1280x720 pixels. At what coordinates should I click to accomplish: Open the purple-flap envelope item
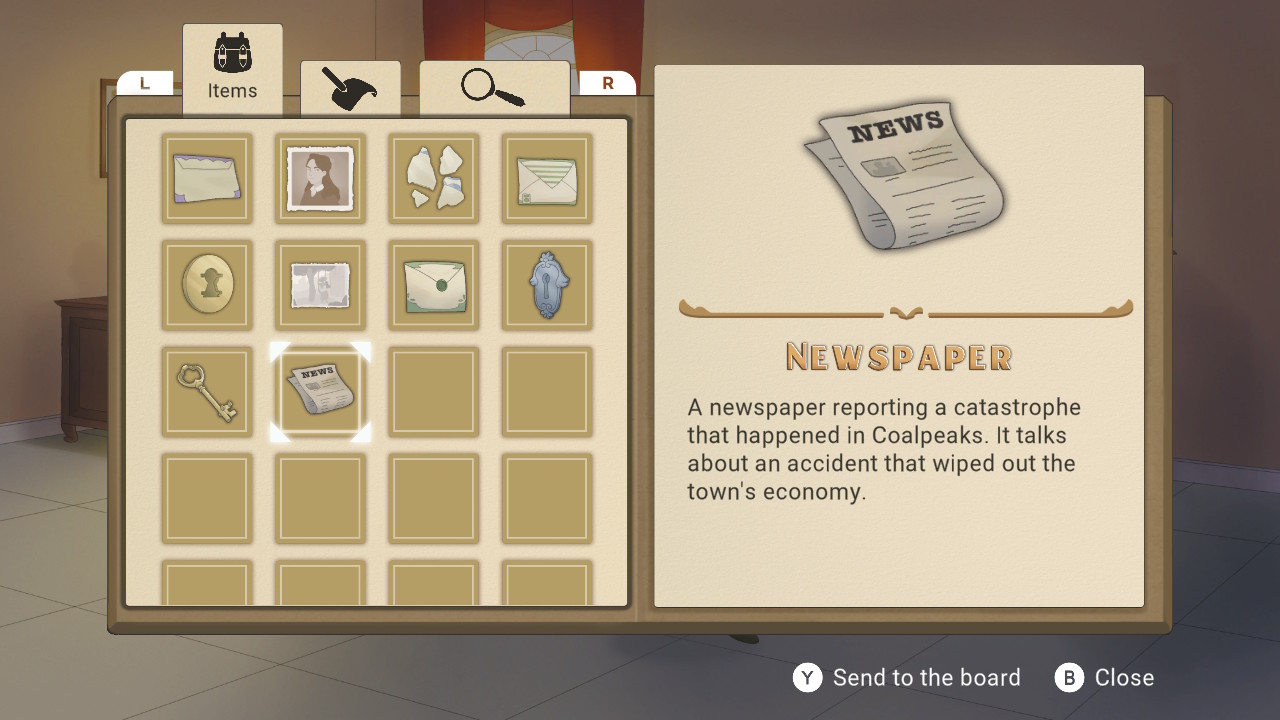(x=207, y=179)
